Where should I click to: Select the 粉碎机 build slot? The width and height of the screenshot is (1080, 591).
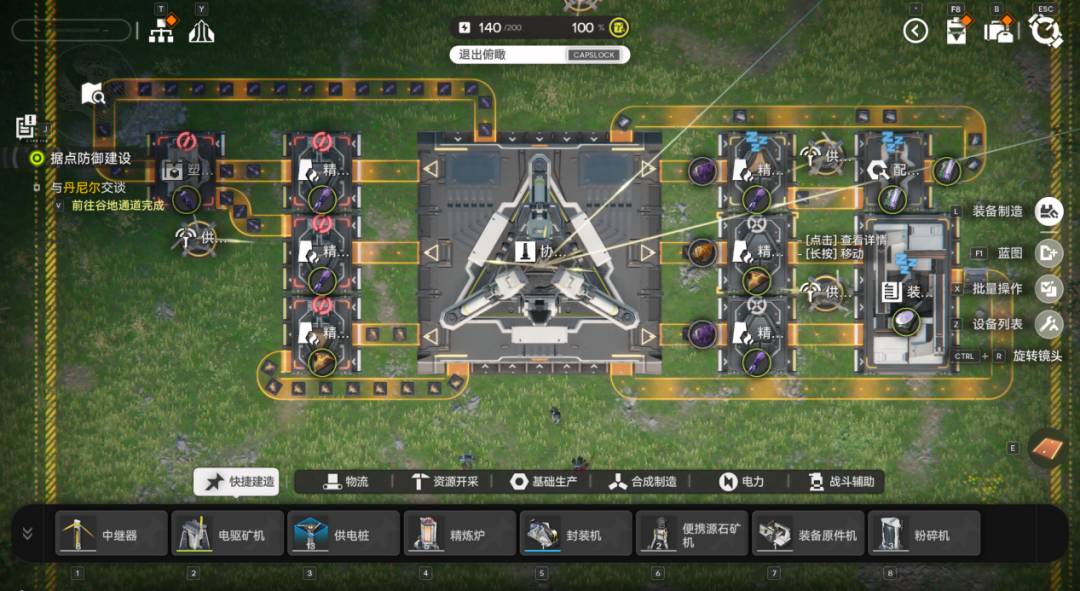point(922,534)
